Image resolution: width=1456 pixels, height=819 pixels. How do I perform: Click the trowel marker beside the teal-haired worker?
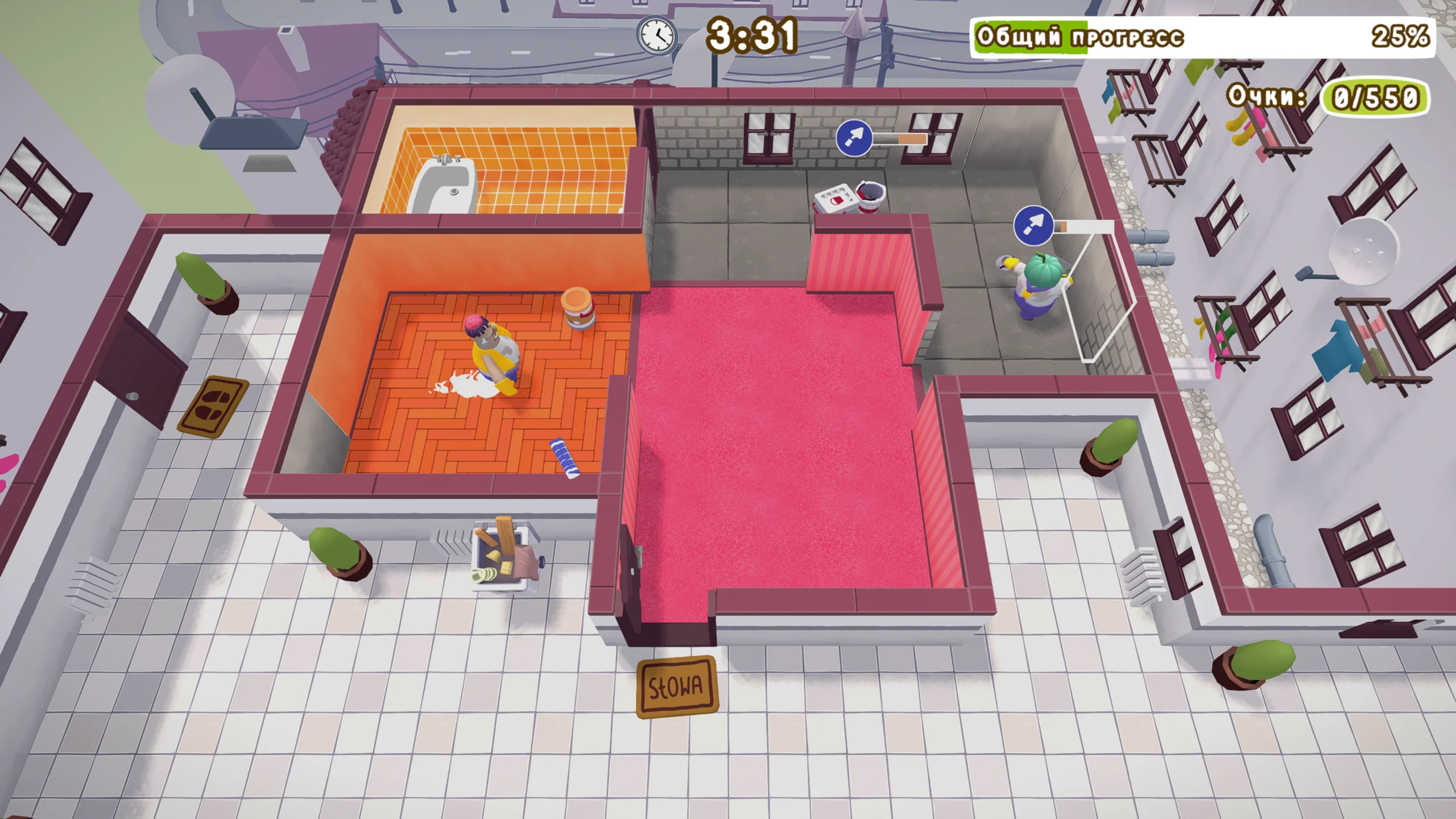(1032, 226)
